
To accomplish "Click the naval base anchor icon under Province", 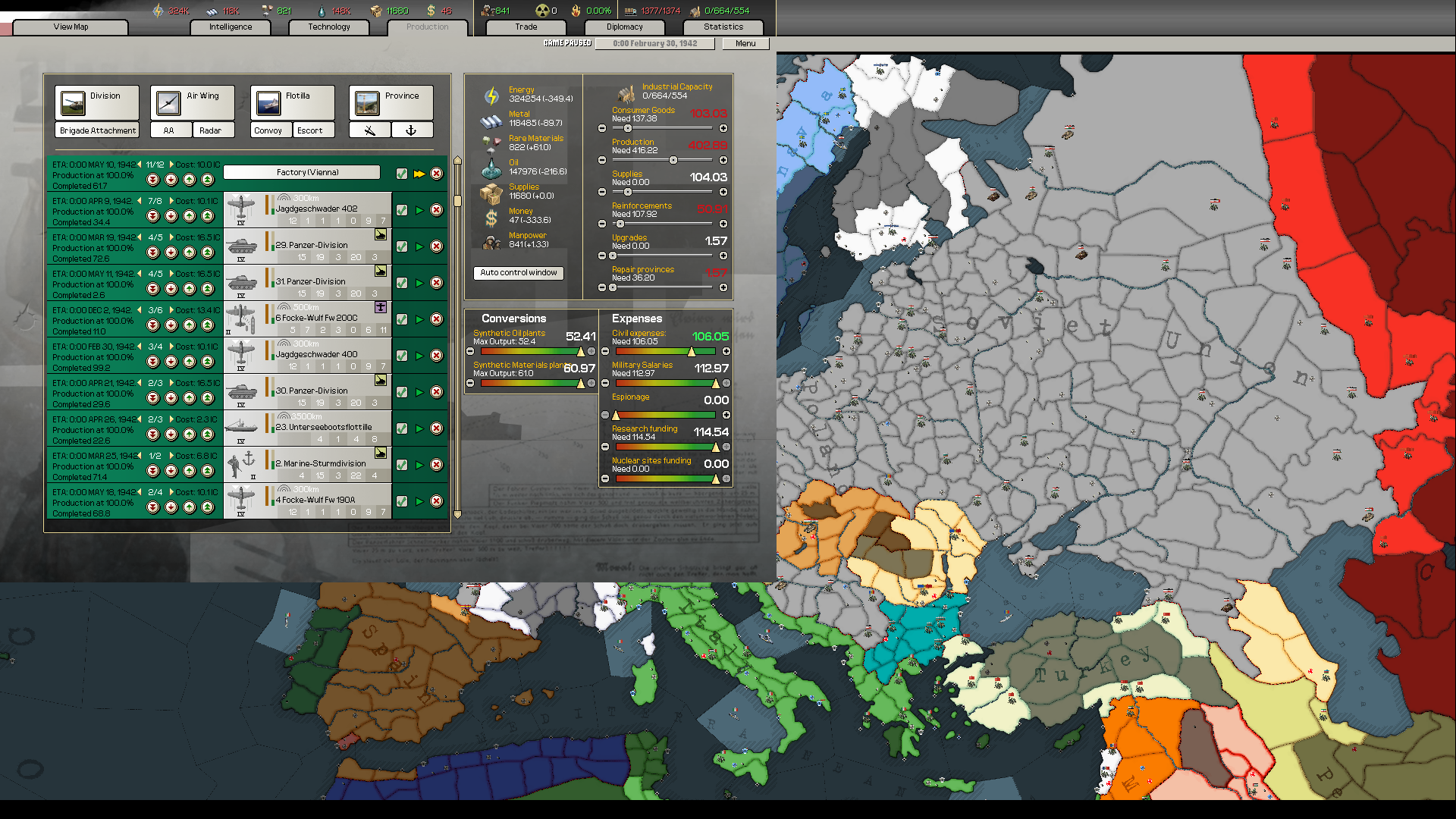I will tap(412, 130).
